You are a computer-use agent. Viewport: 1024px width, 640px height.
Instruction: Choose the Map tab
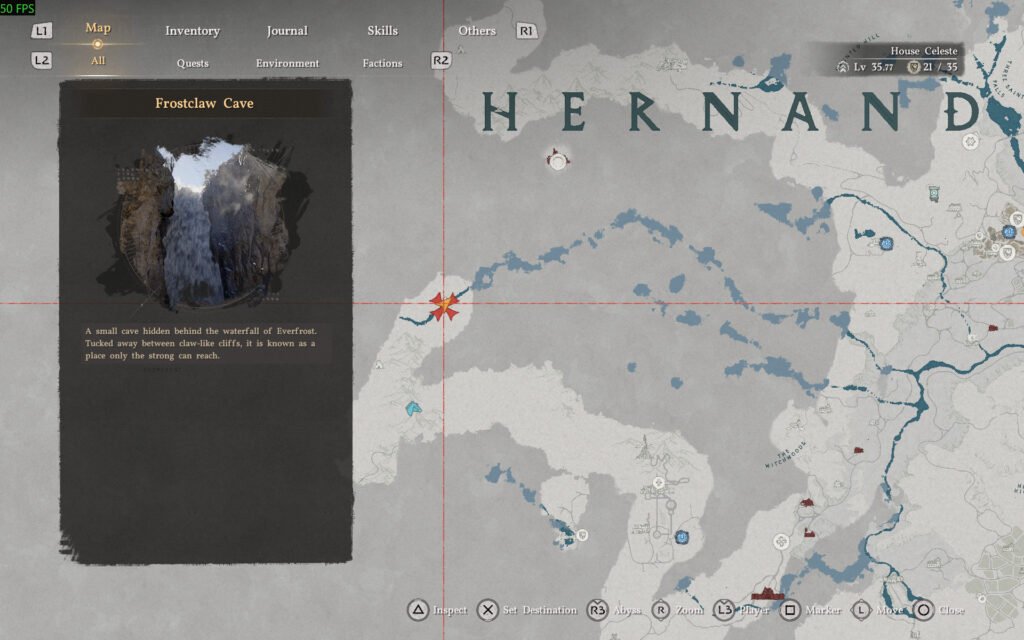click(x=98, y=28)
